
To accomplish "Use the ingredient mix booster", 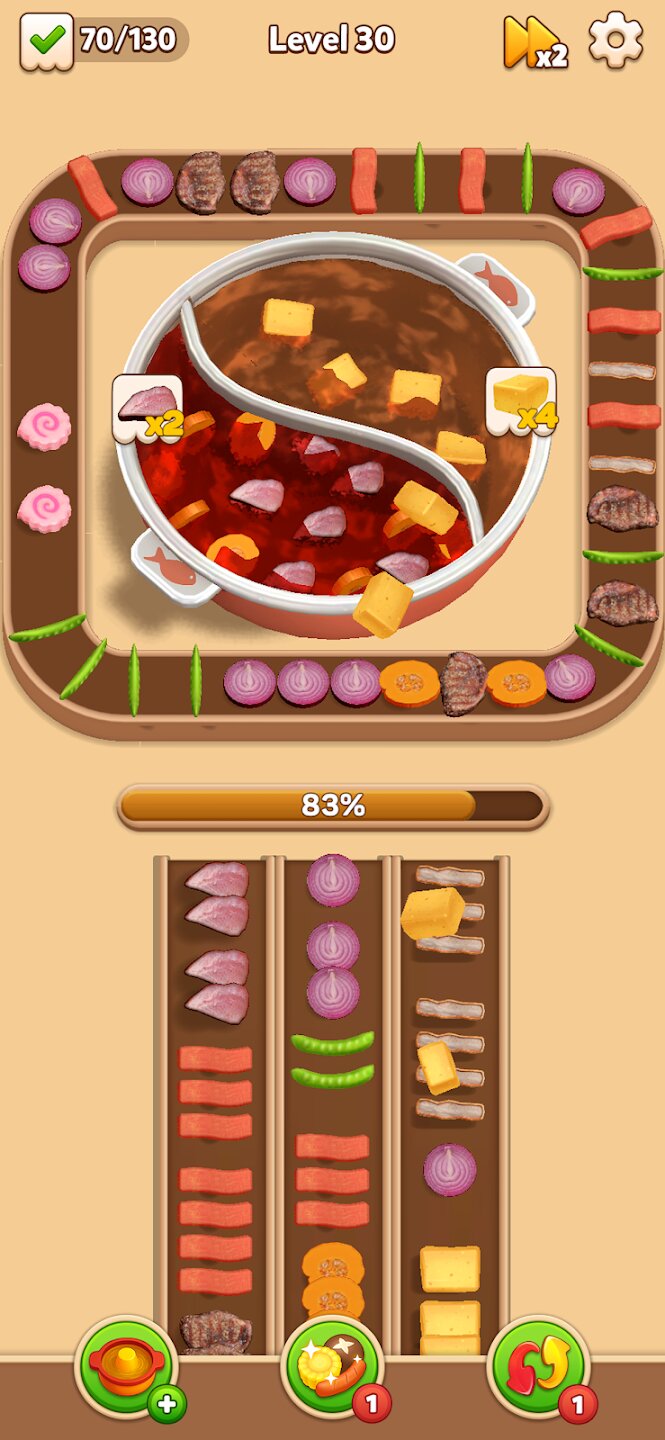I will pyautogui.click(x=333, y=1366).
